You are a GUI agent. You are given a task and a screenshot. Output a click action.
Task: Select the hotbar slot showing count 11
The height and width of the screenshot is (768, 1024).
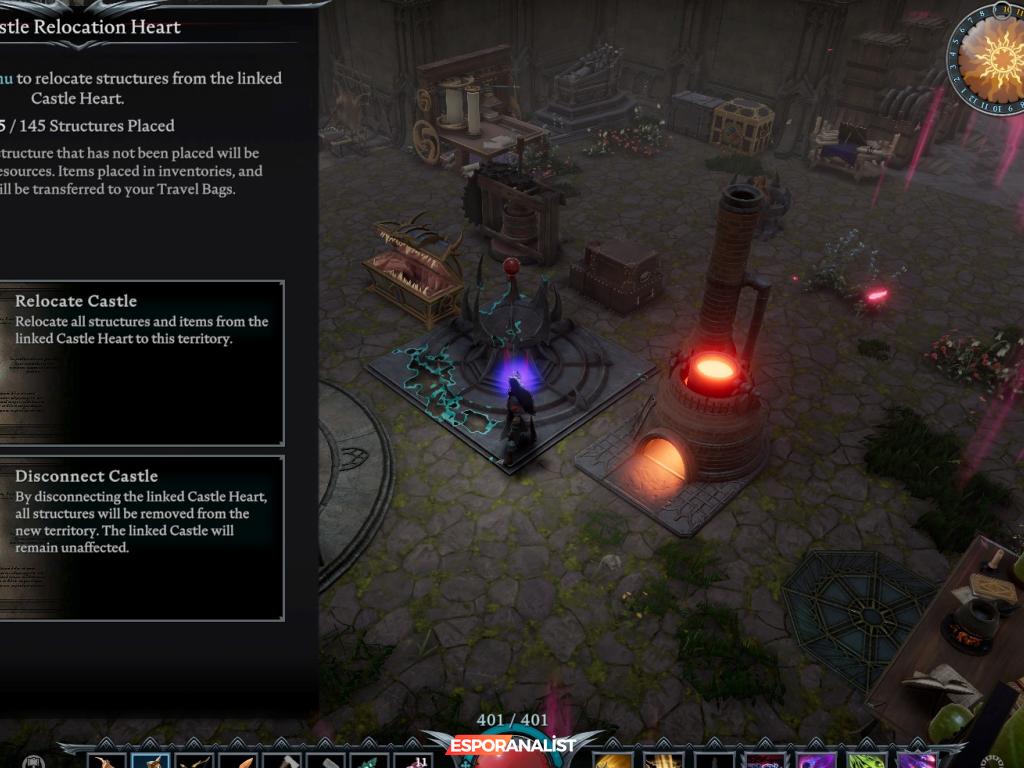[x=412, y=759]
